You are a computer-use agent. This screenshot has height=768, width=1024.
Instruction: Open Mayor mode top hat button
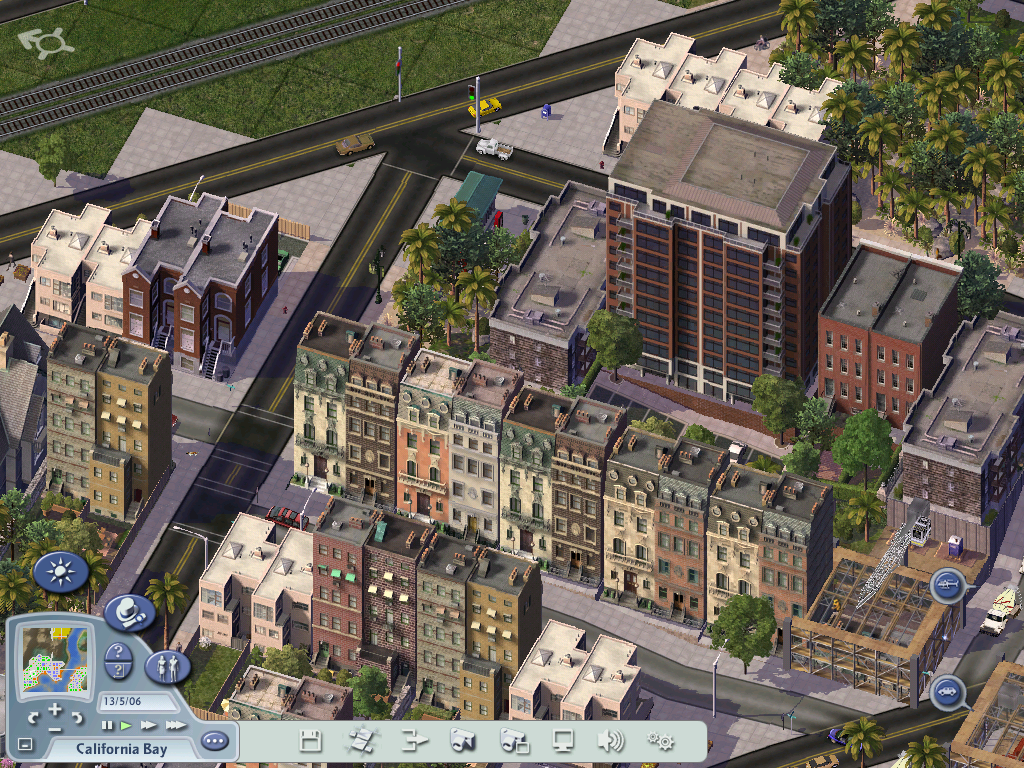click(x=128, y=611)
